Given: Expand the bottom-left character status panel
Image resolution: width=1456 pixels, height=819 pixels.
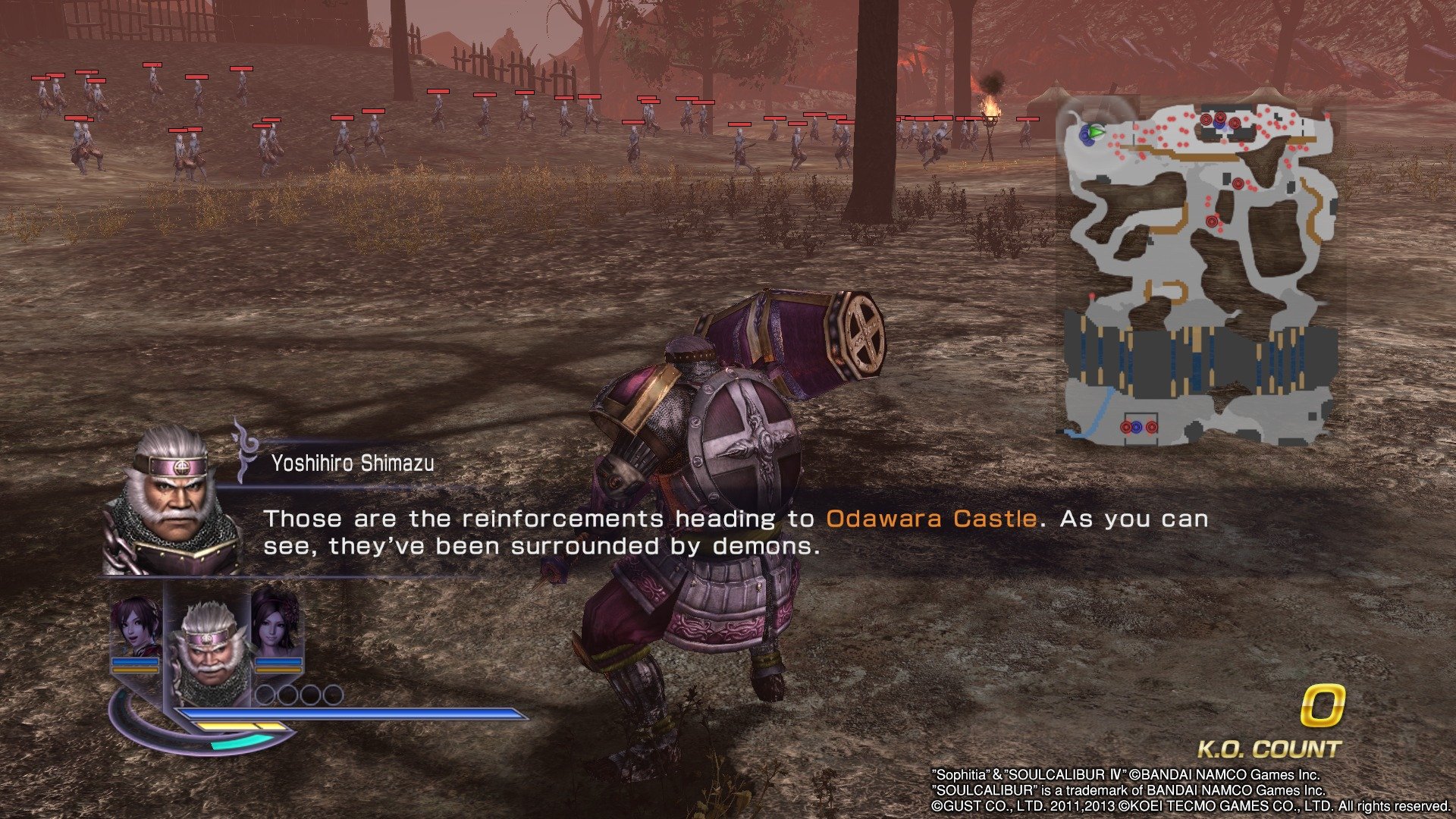Looking at the screenshot, I should point(205,660).
